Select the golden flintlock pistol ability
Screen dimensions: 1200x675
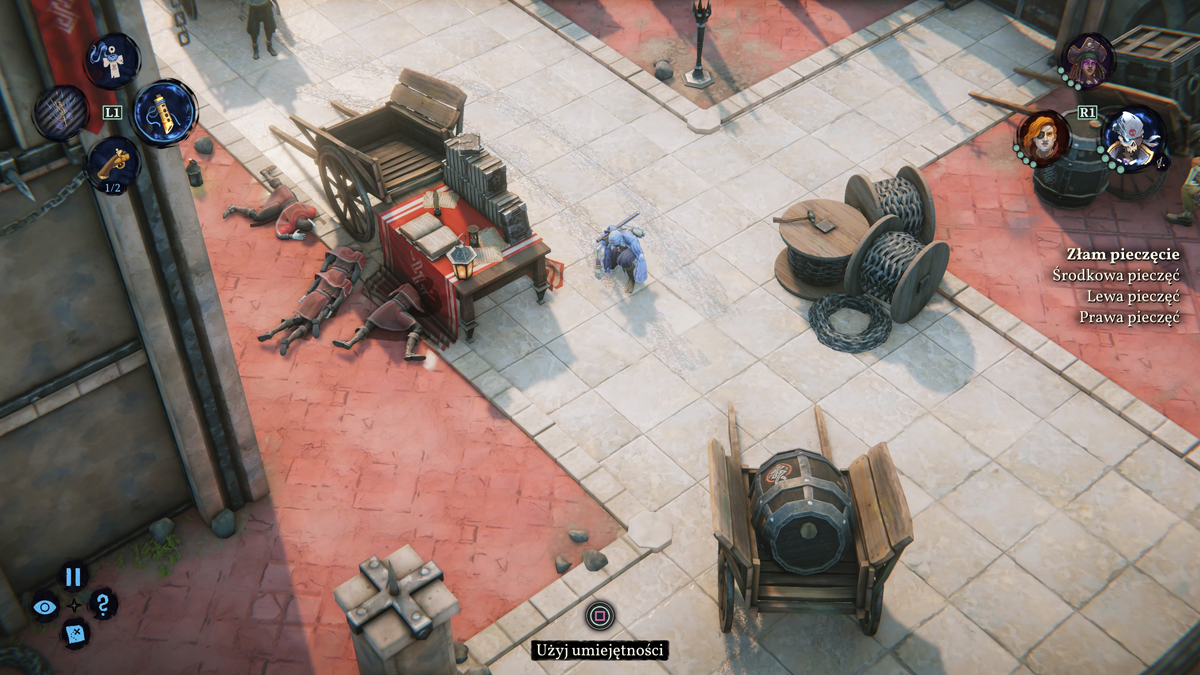111,162
